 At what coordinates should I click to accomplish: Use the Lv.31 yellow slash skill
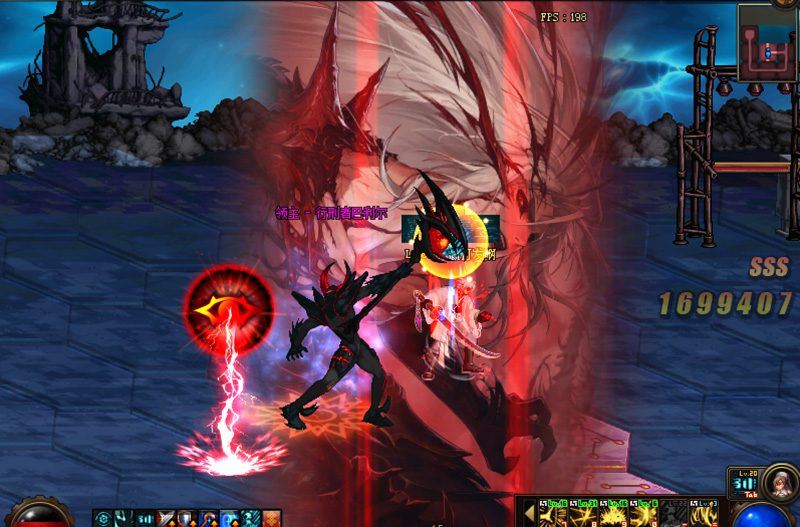tap(585, 512)
